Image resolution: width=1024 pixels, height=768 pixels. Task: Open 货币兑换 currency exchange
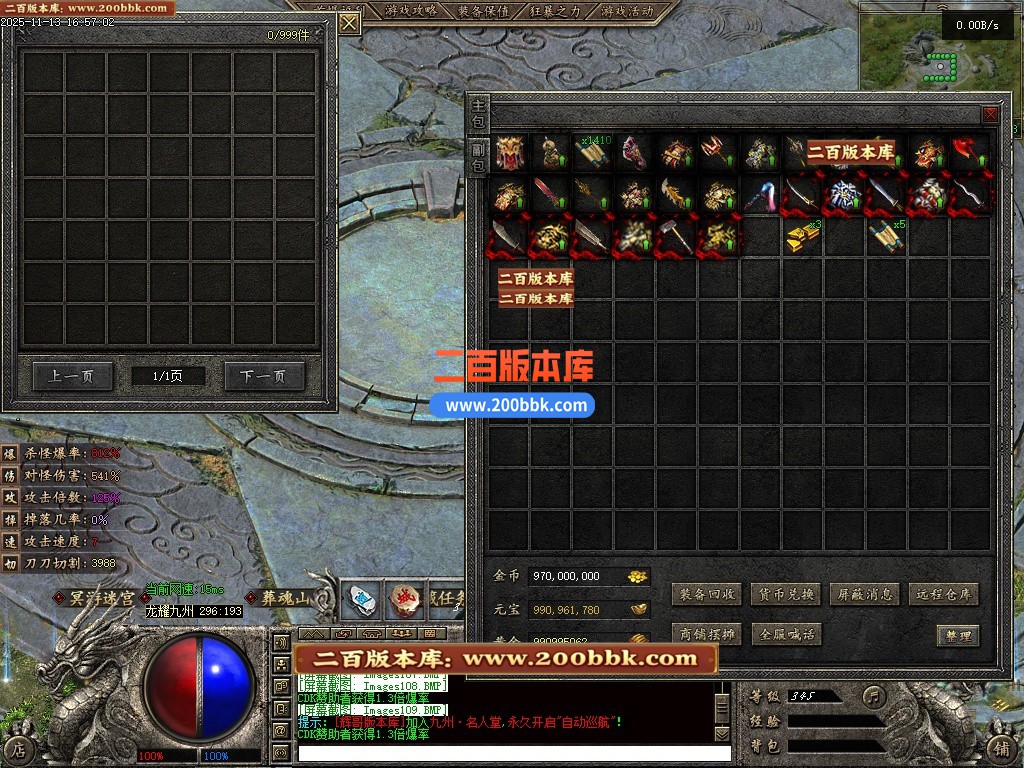point(785,594)
